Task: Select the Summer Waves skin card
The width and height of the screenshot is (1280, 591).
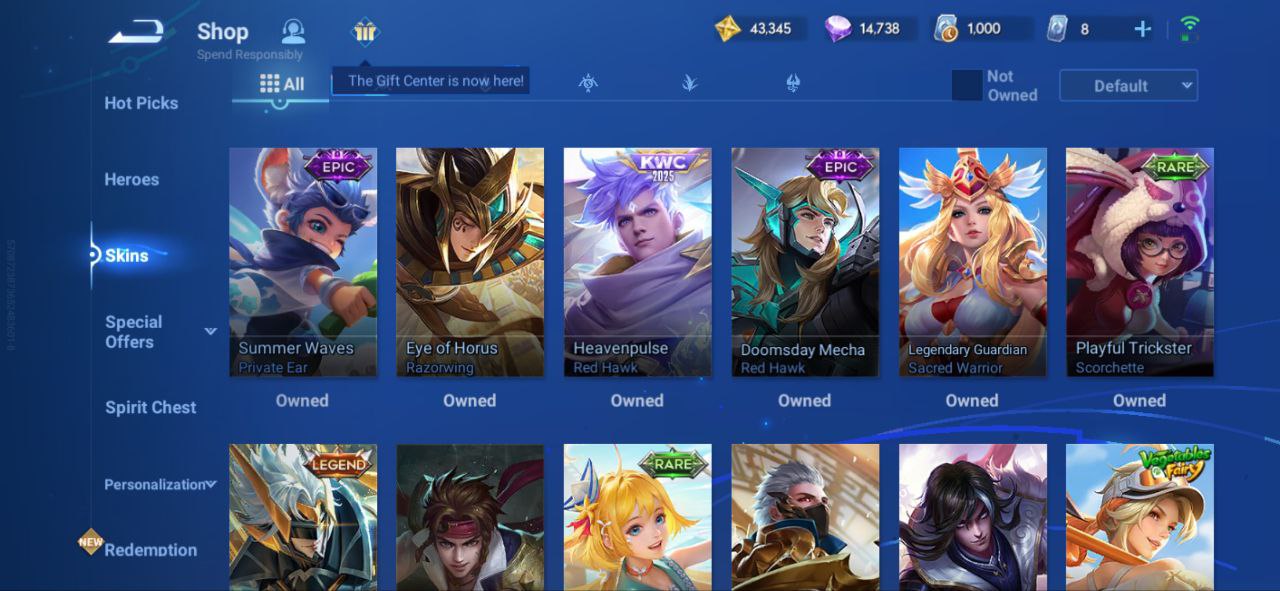Action: [x=303, y=262]
